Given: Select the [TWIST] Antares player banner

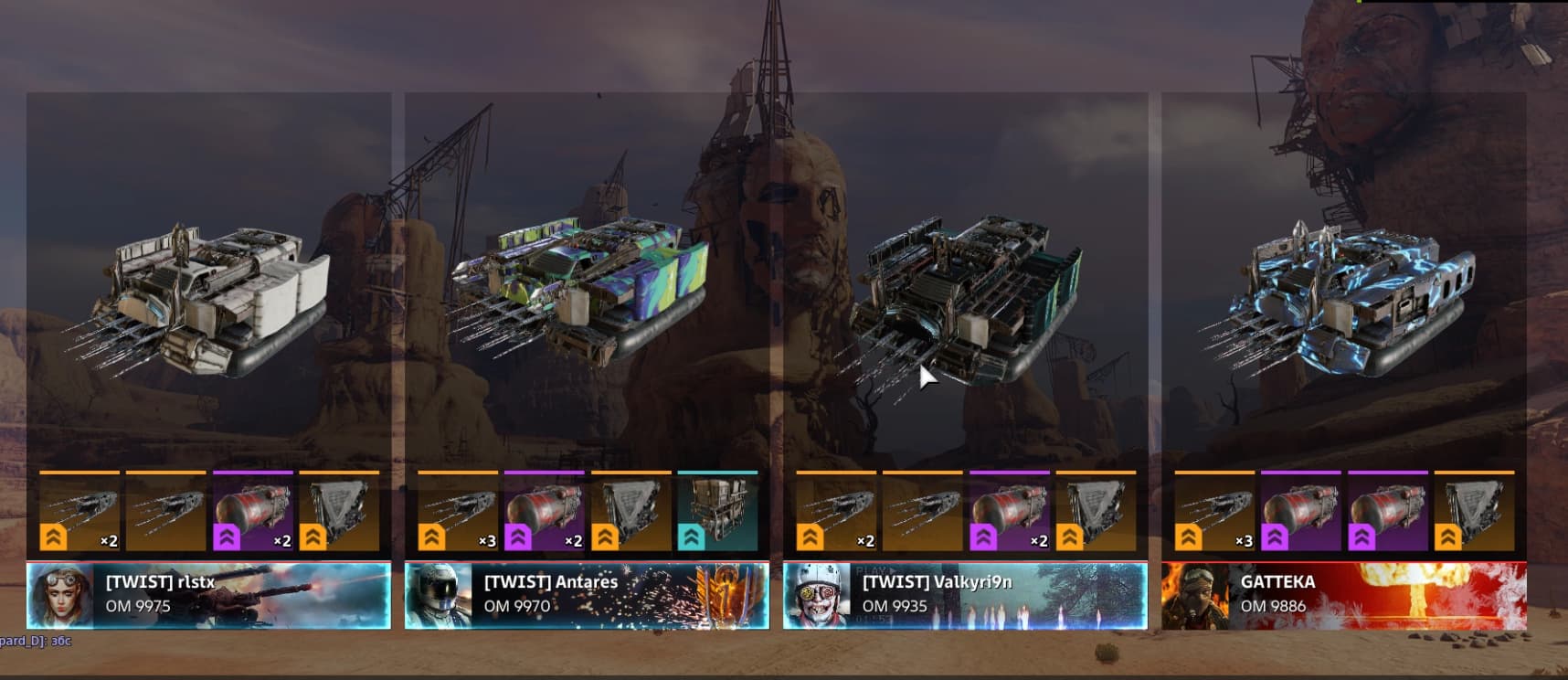Looking at the screenshot, I should [x=587, y=595].
